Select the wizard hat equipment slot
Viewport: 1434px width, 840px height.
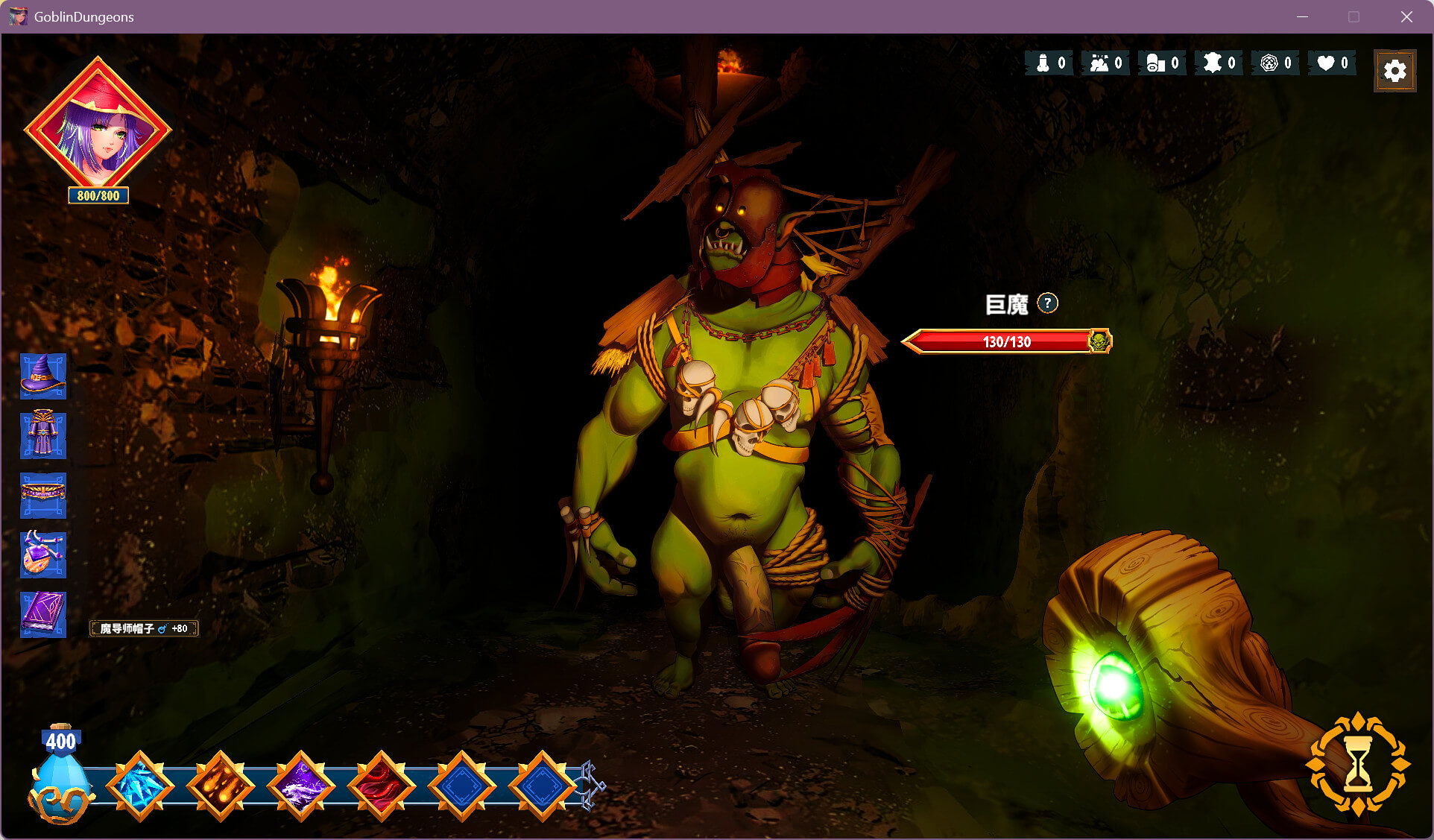(43, 376)
